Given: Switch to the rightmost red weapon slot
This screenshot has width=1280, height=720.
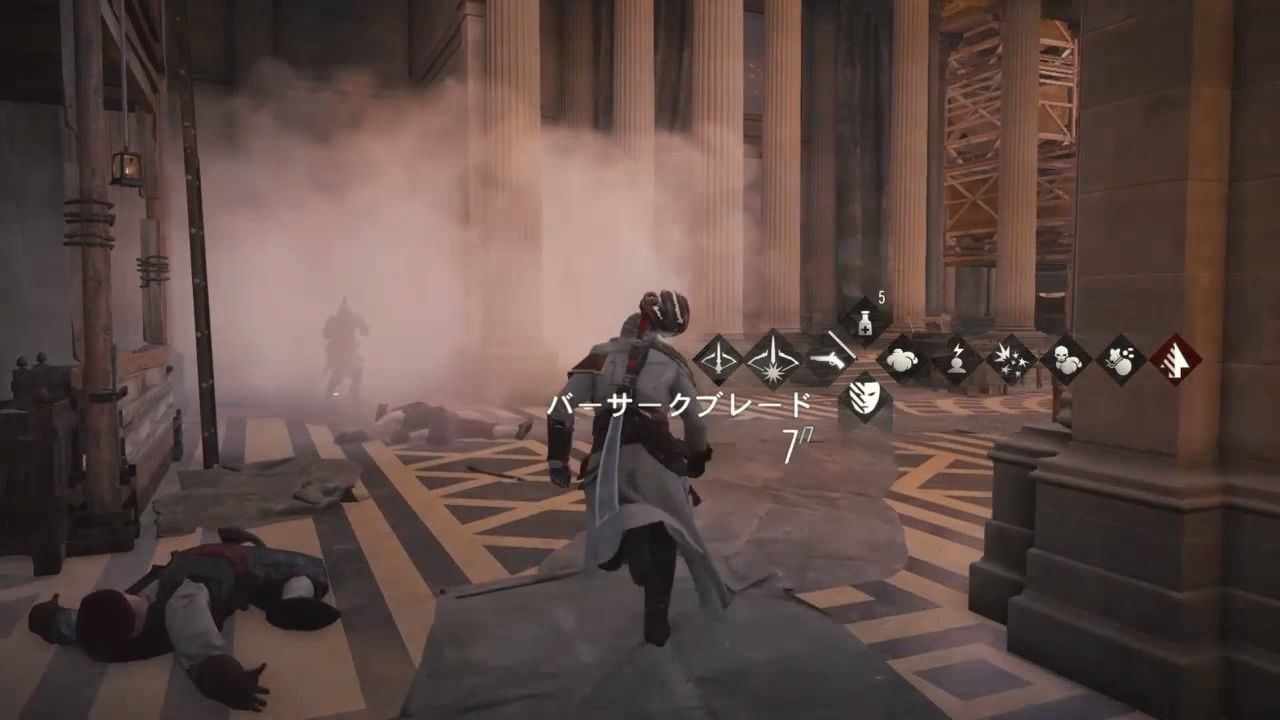Looking at the screenshot, I should click(x=1178, y=360).
